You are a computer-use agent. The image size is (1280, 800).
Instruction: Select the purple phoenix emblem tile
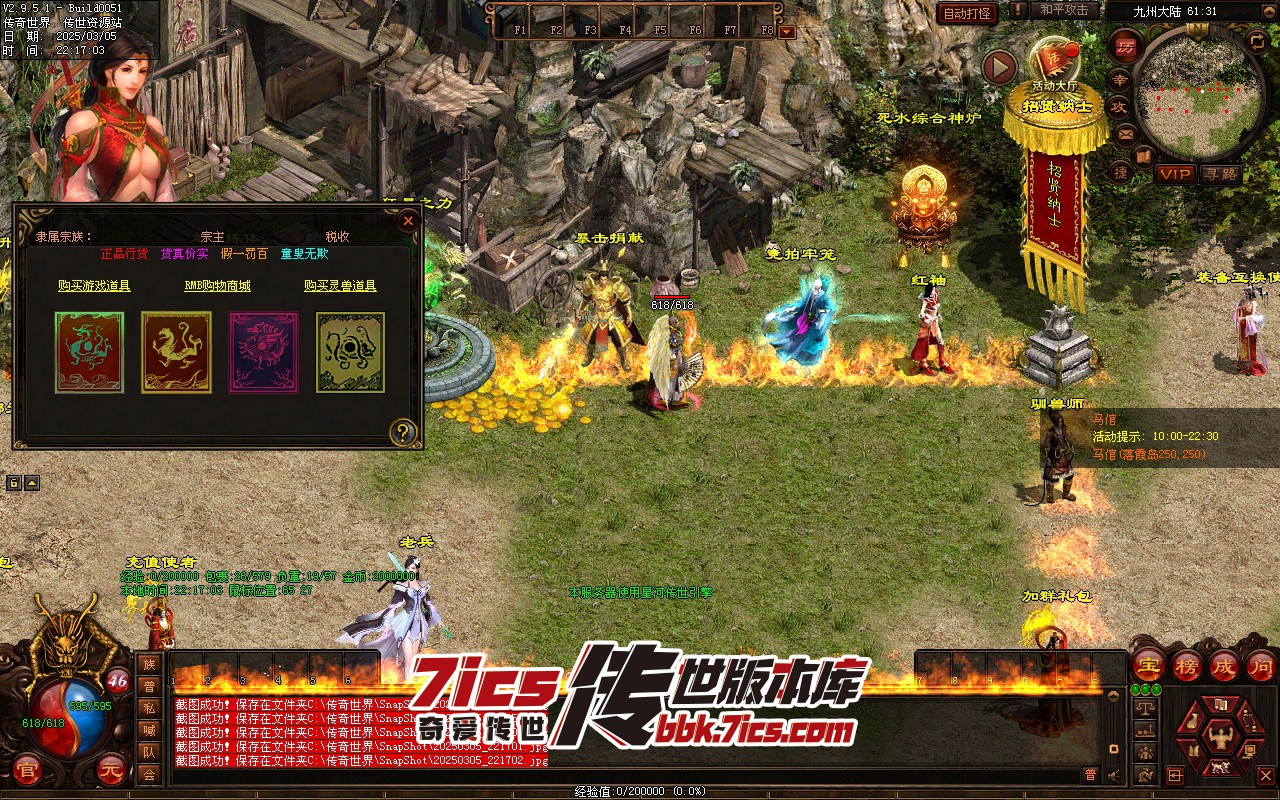coord(264,352)
